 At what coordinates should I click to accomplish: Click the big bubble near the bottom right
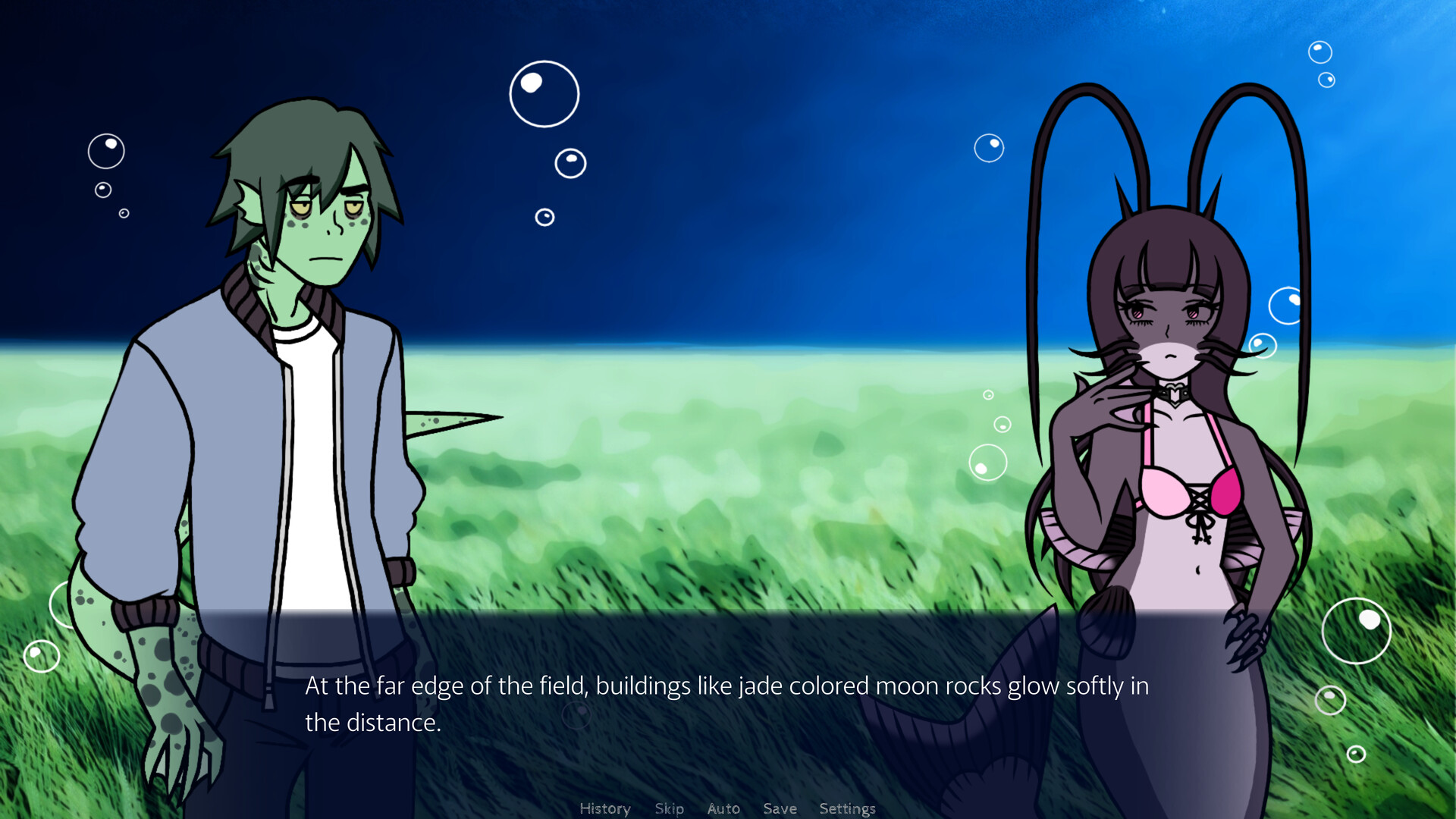click(1357, 632)
